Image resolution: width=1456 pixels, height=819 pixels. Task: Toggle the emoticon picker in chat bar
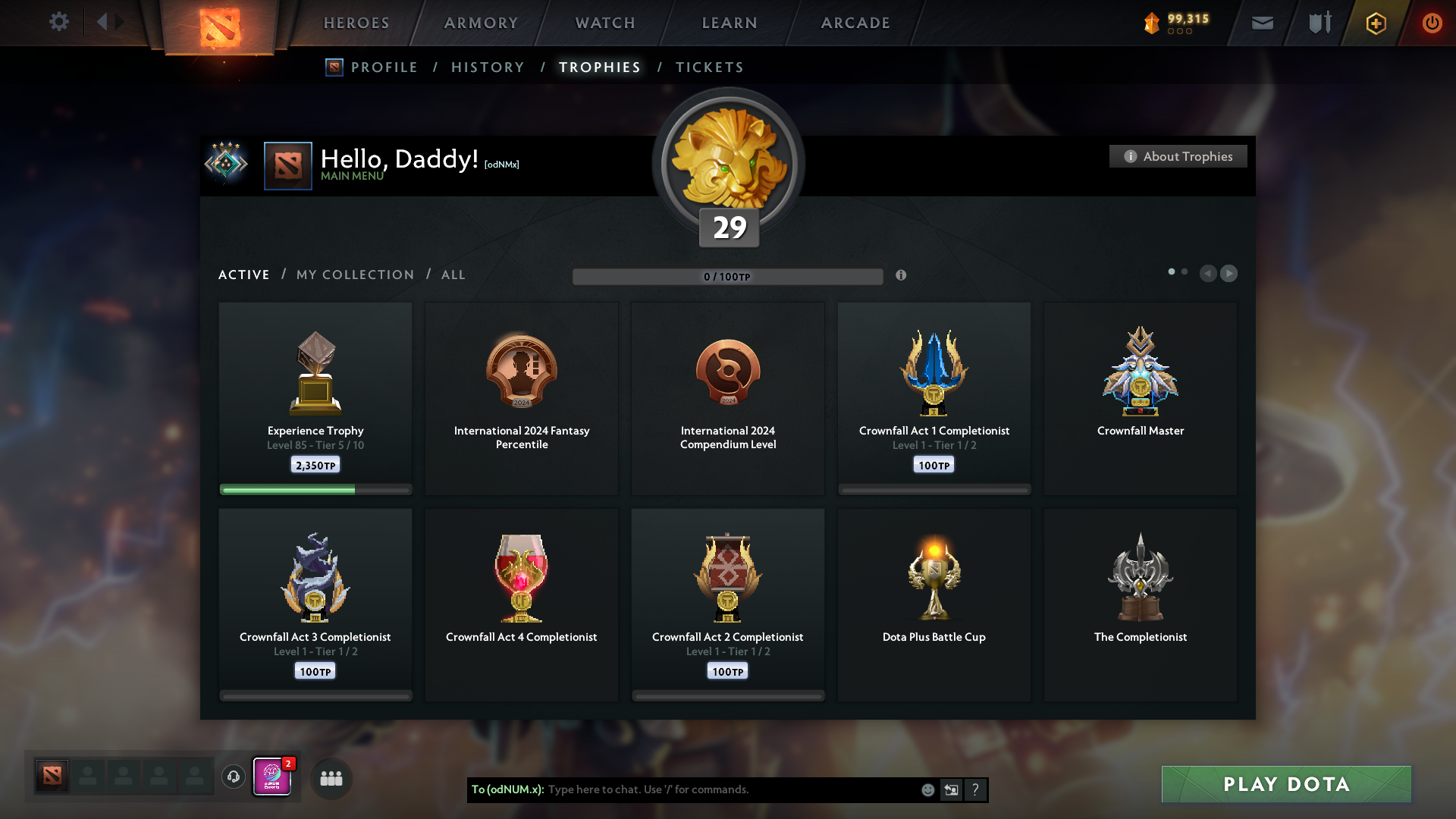tap(927, 789)
